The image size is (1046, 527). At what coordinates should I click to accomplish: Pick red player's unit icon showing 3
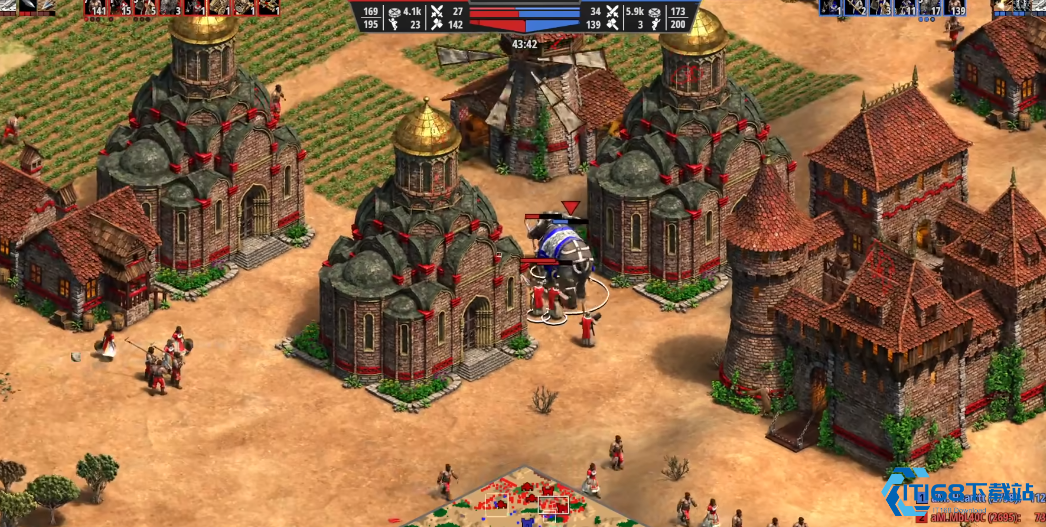pyautogui.click(x=171, y=8)
